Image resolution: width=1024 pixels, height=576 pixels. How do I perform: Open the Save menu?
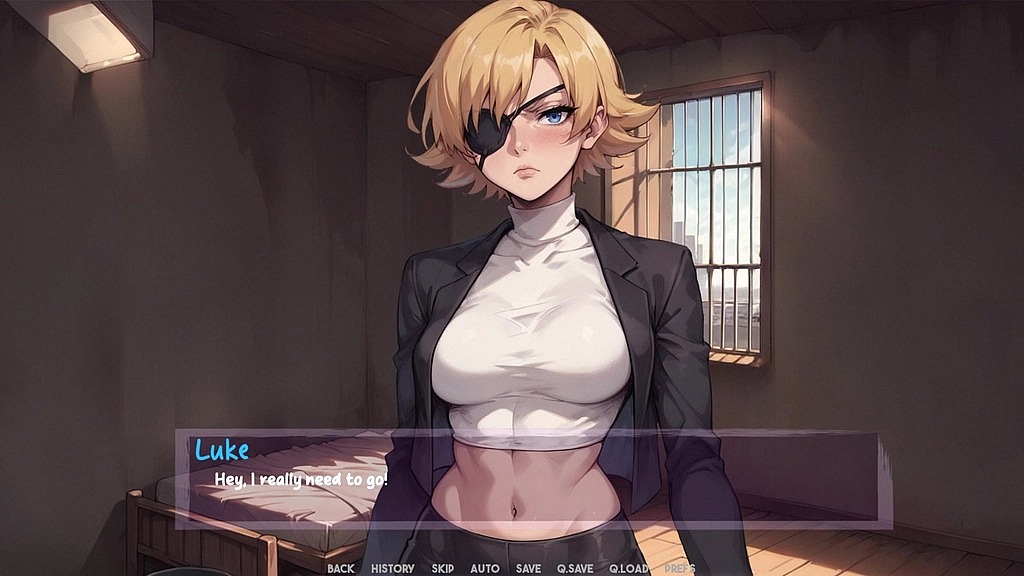click(x=528, y=568)
